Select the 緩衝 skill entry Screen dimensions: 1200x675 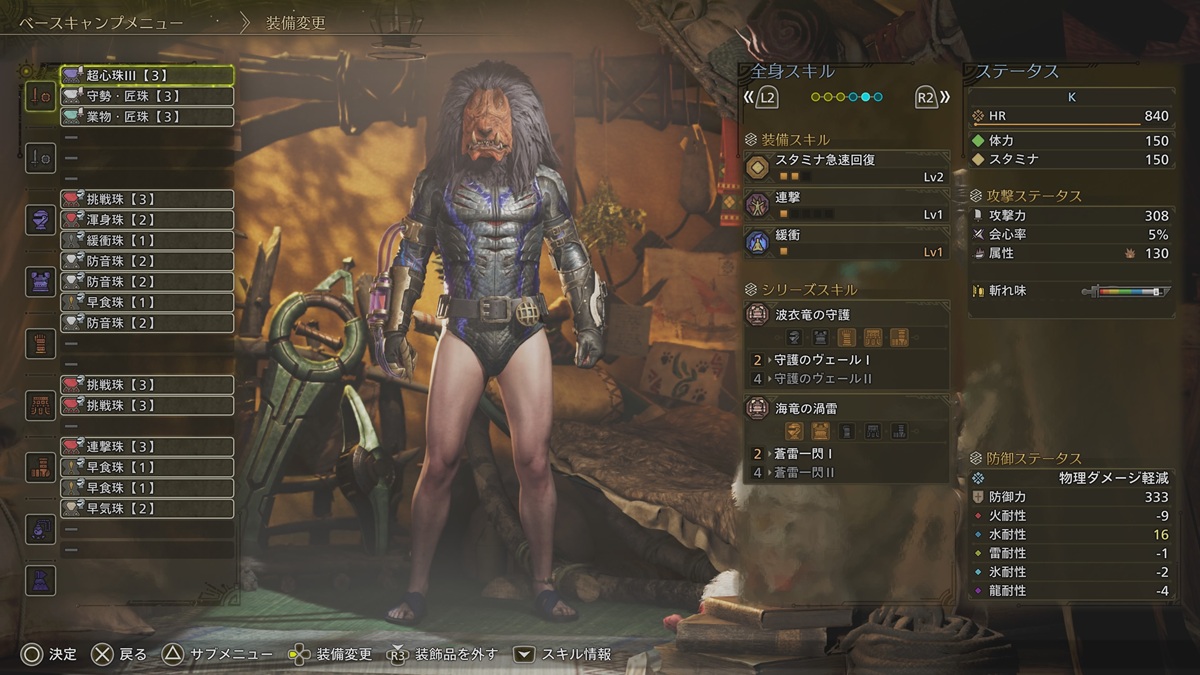click(x=847, y=242)
